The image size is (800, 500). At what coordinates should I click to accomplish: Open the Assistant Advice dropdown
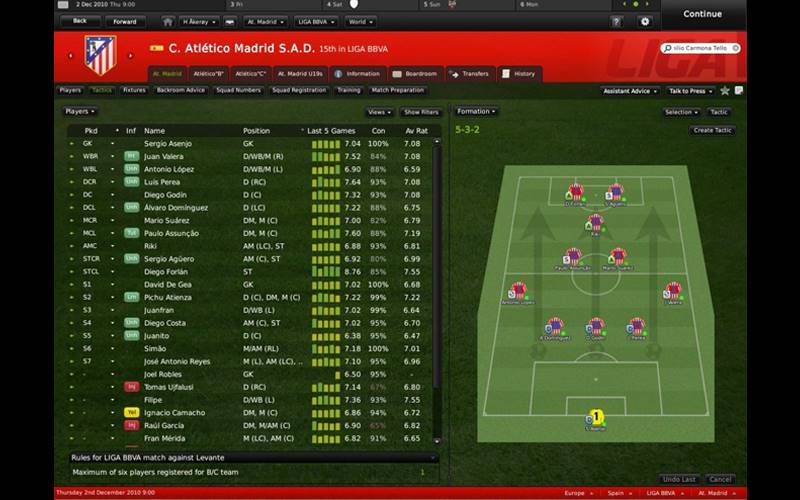point(629,90)
